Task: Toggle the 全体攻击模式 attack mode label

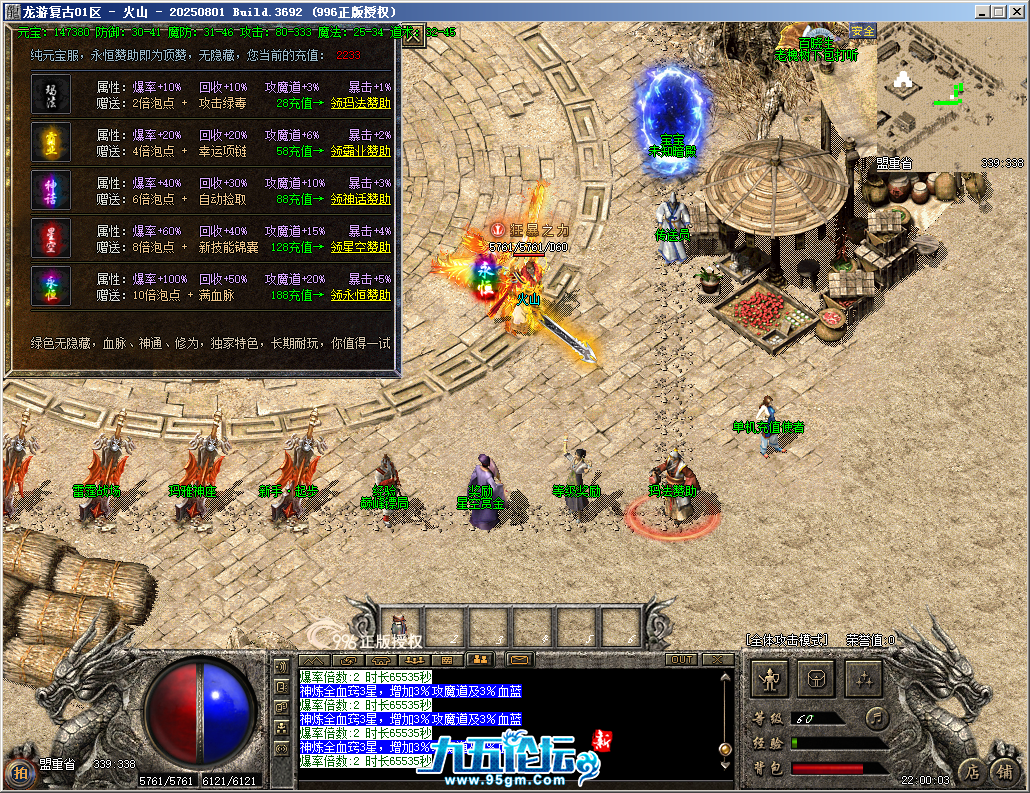Action: pos(787,640)
